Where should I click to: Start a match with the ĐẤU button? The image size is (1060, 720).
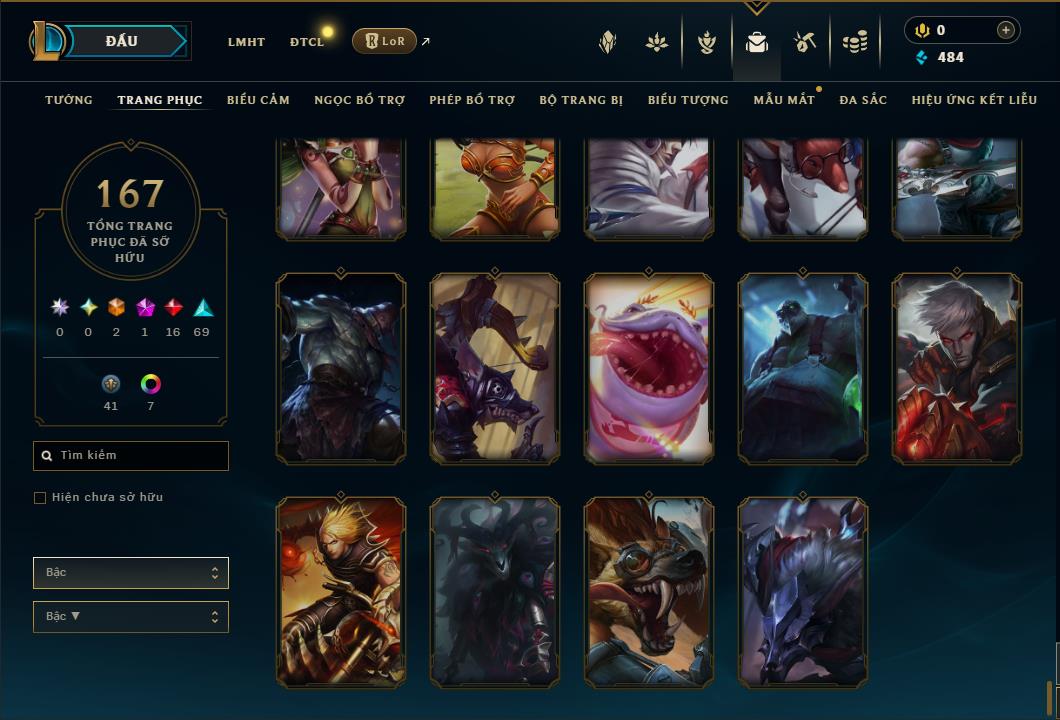tap(122, 41)
